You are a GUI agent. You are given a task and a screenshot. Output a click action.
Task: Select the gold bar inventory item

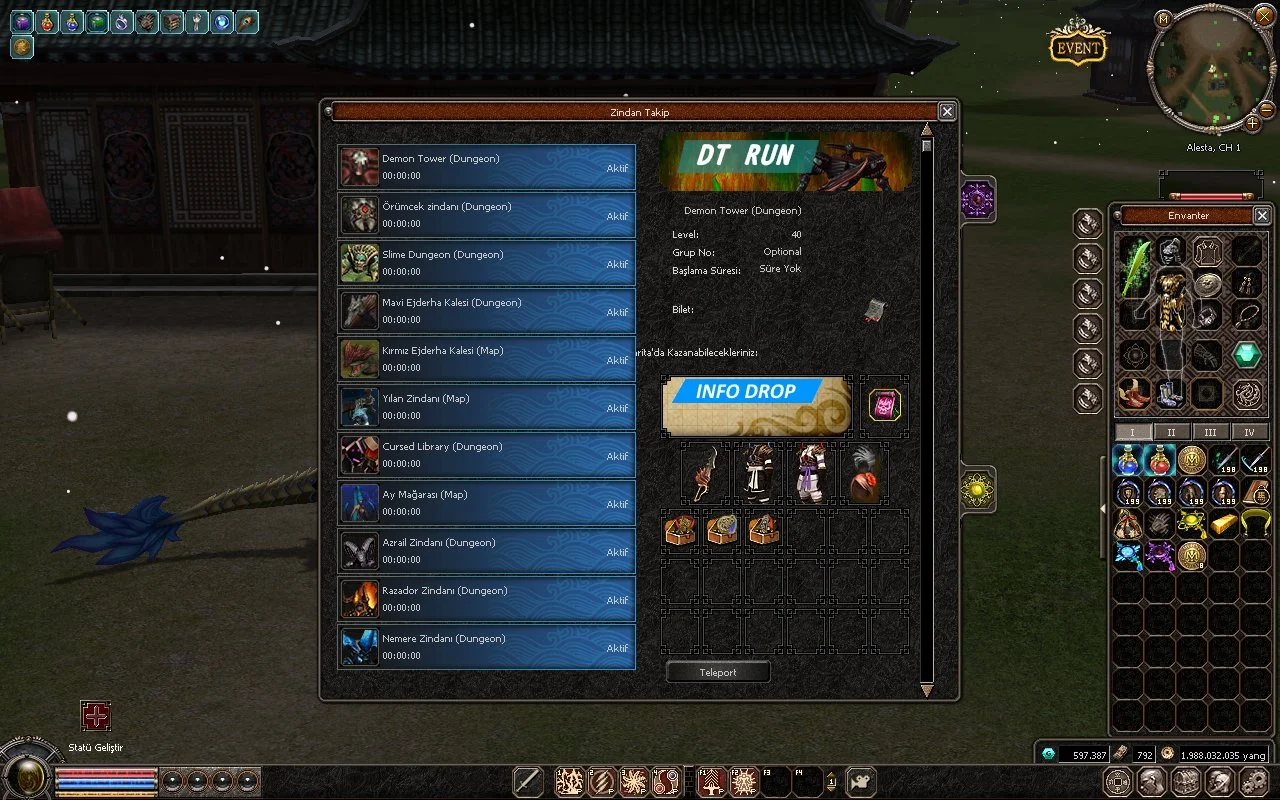[1223, 523]
